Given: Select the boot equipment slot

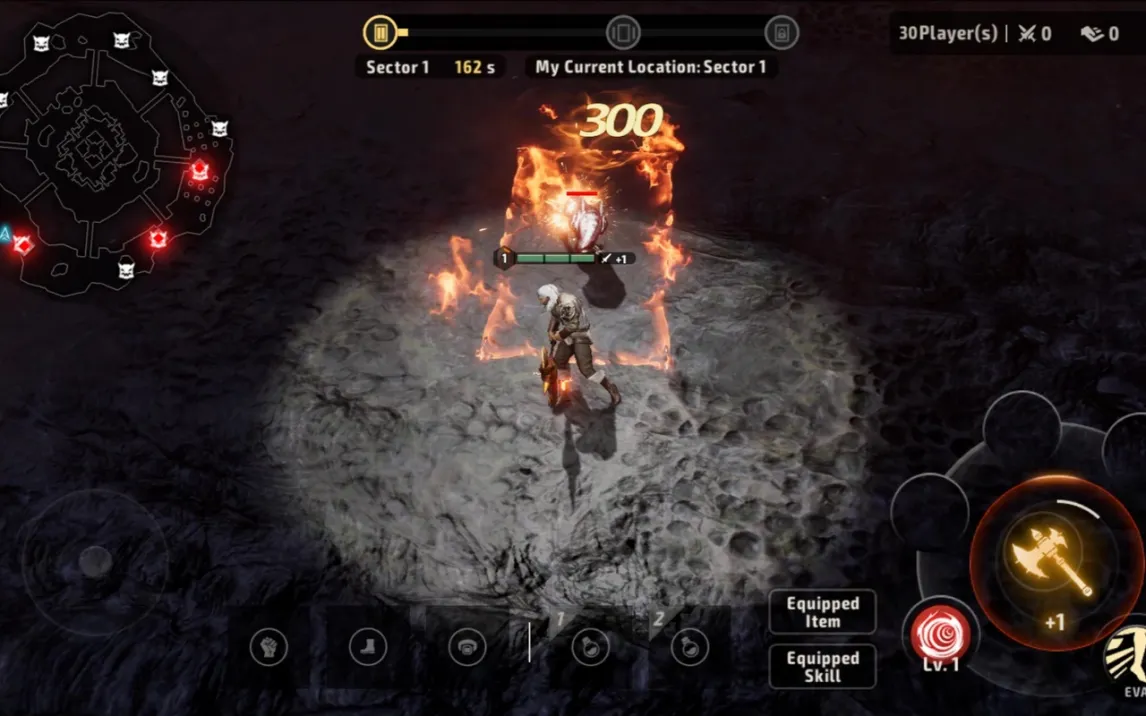Looking at the screenshot, I should pyautogui.click(x=368, y=647).
